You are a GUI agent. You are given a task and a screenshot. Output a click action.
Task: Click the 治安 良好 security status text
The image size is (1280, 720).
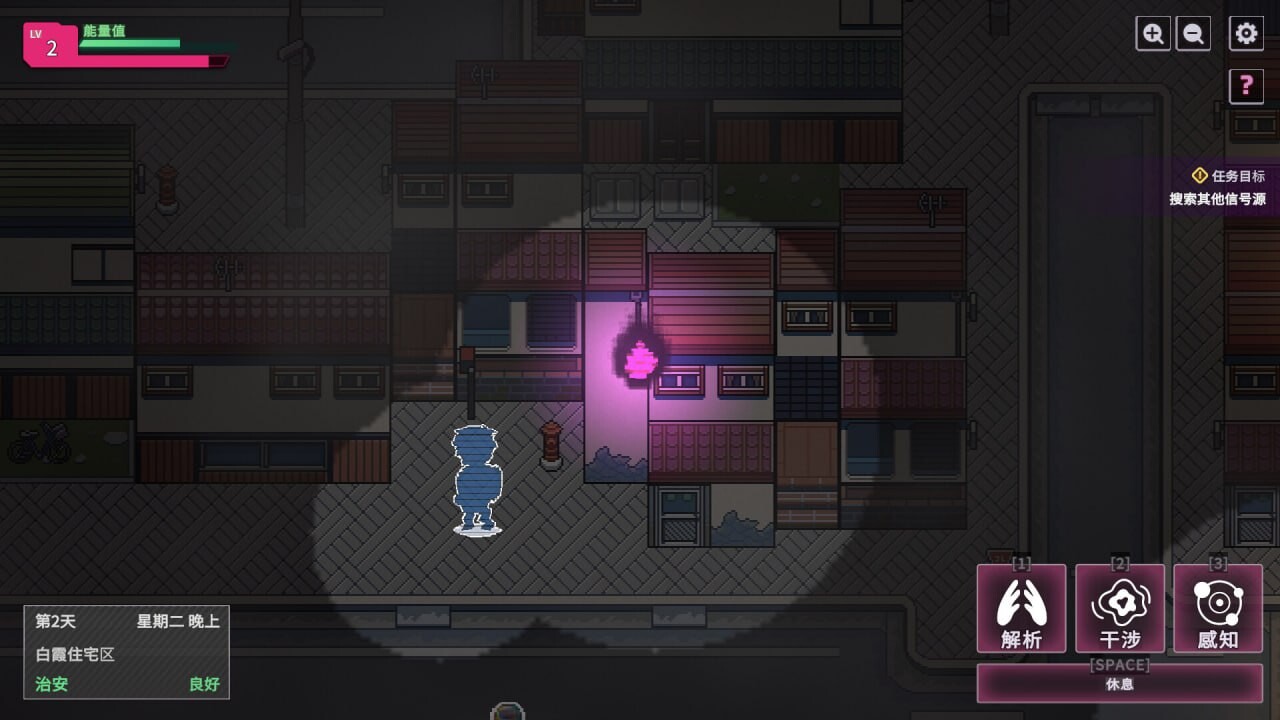[x=51, y=685]
